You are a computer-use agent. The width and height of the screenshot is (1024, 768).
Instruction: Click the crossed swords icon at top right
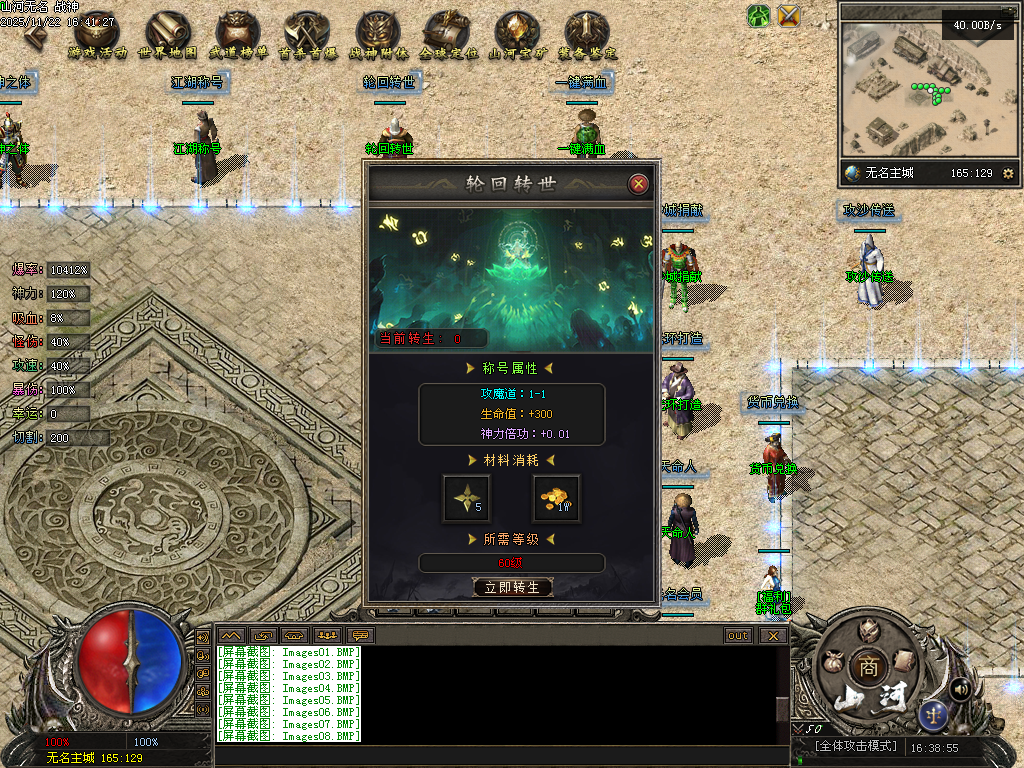[x=790, y=16]
